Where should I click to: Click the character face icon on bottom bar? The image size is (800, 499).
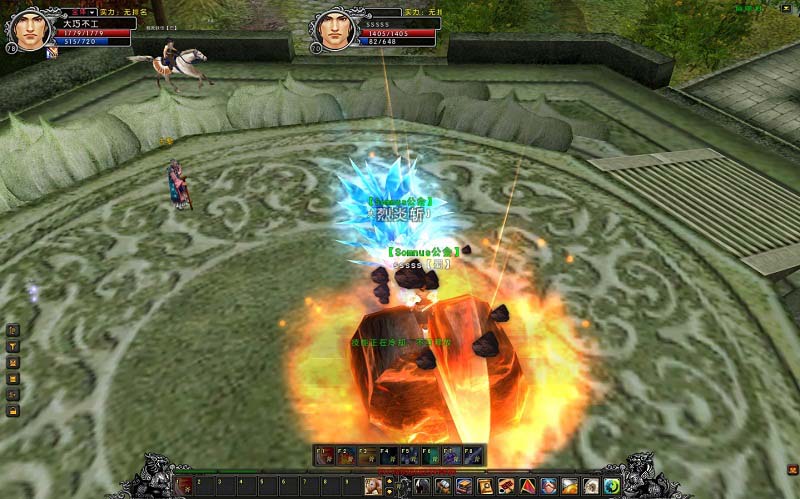[x=374, y=486]
